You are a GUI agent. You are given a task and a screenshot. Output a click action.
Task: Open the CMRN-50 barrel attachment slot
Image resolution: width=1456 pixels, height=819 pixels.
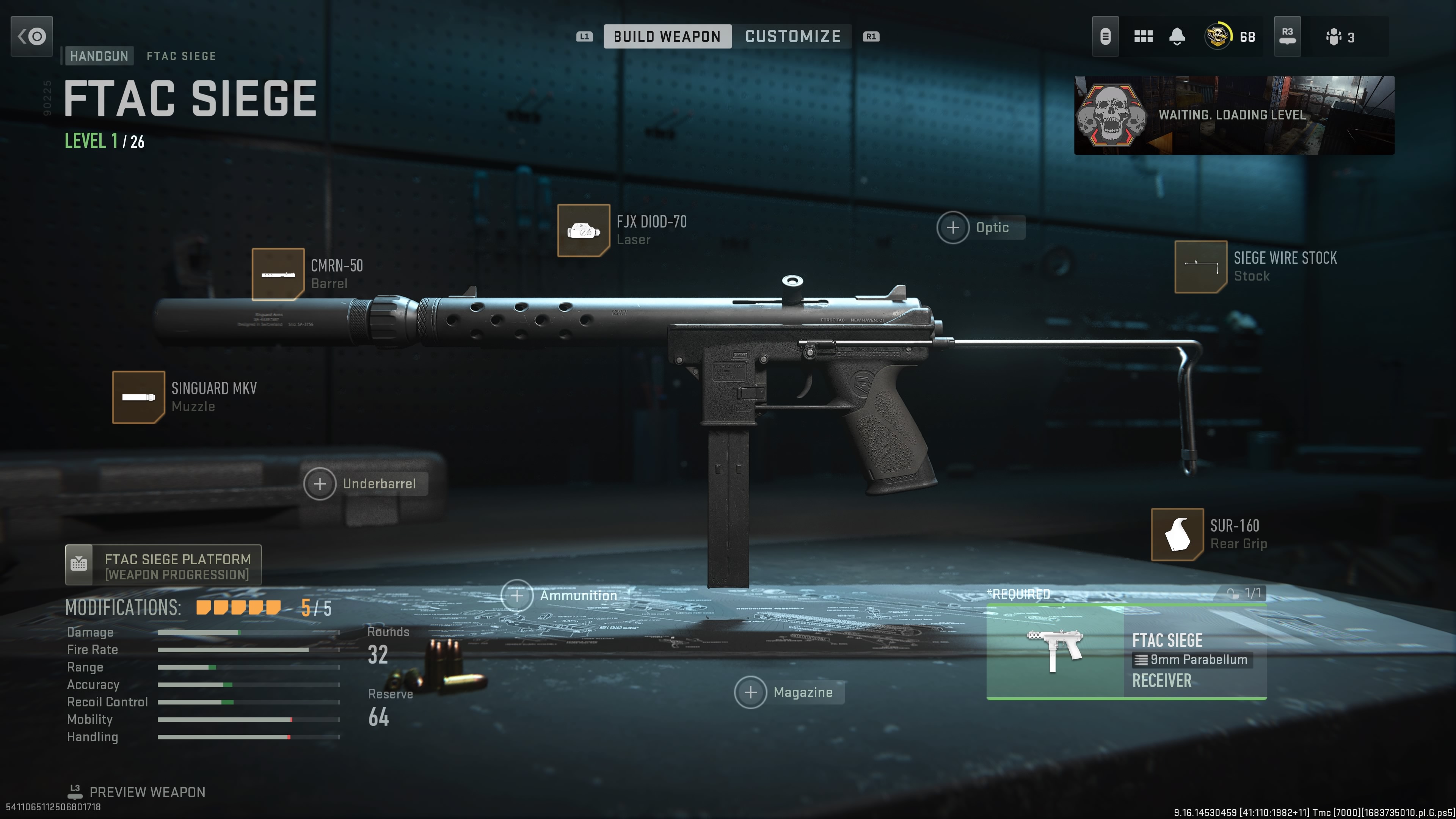(278, 274)
